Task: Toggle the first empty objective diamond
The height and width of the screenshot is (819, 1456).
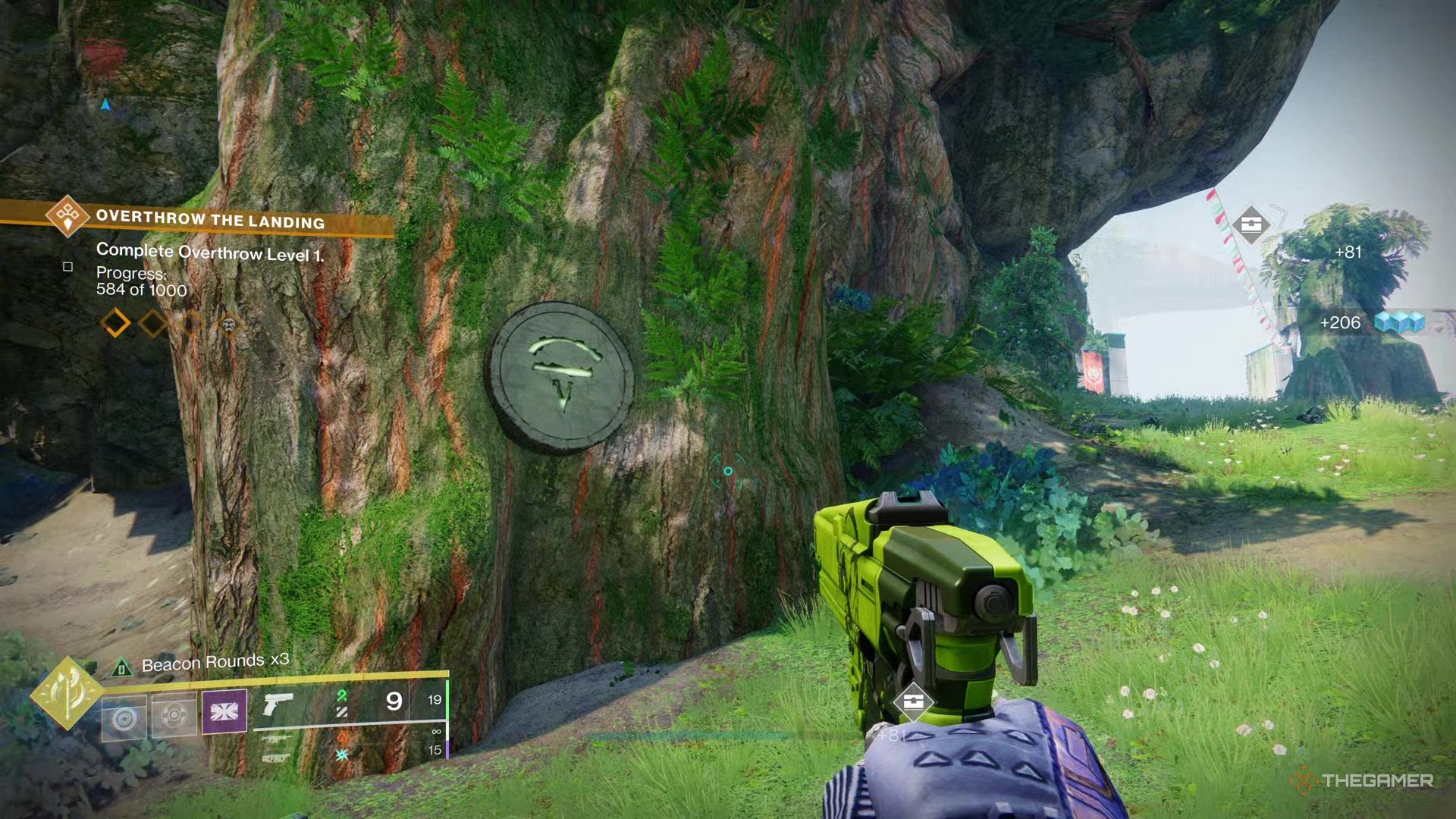Action: pos(114,323)
